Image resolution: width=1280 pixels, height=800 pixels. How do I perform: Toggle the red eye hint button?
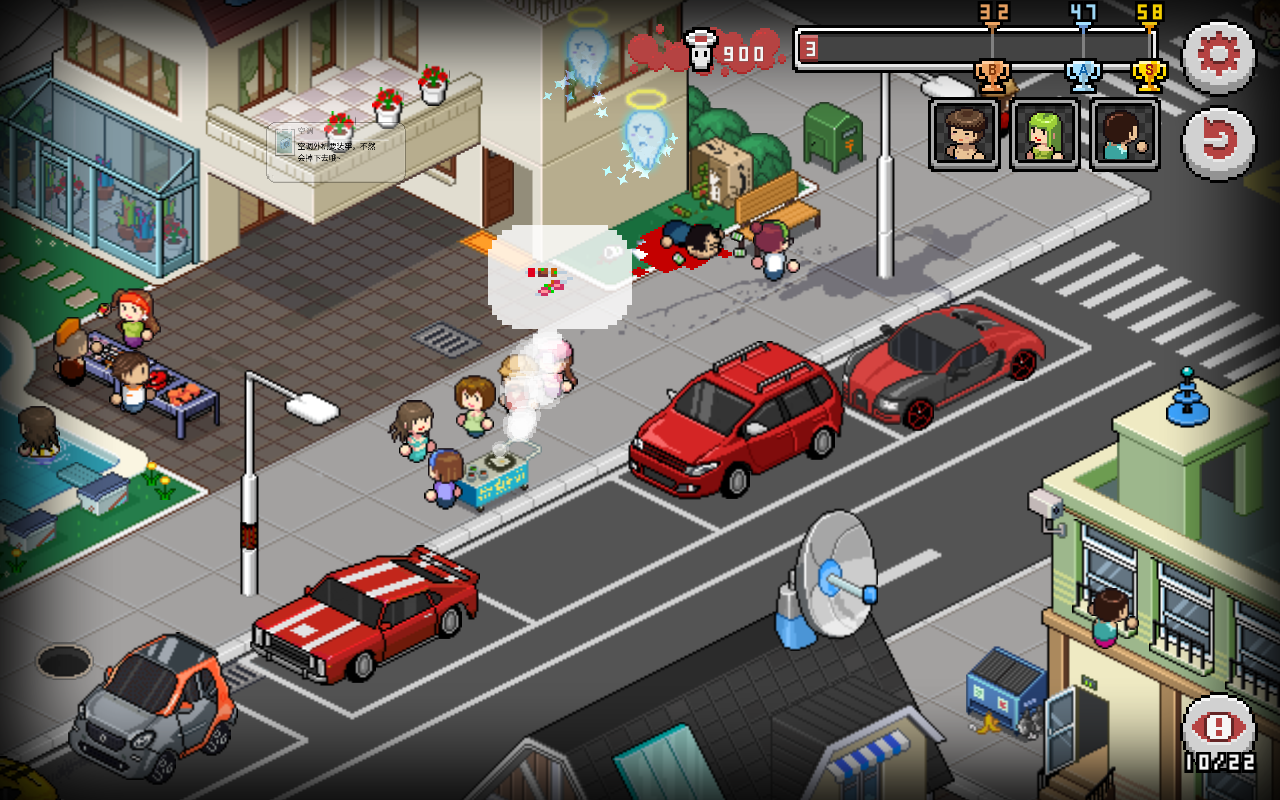[x=1218, y=728]
